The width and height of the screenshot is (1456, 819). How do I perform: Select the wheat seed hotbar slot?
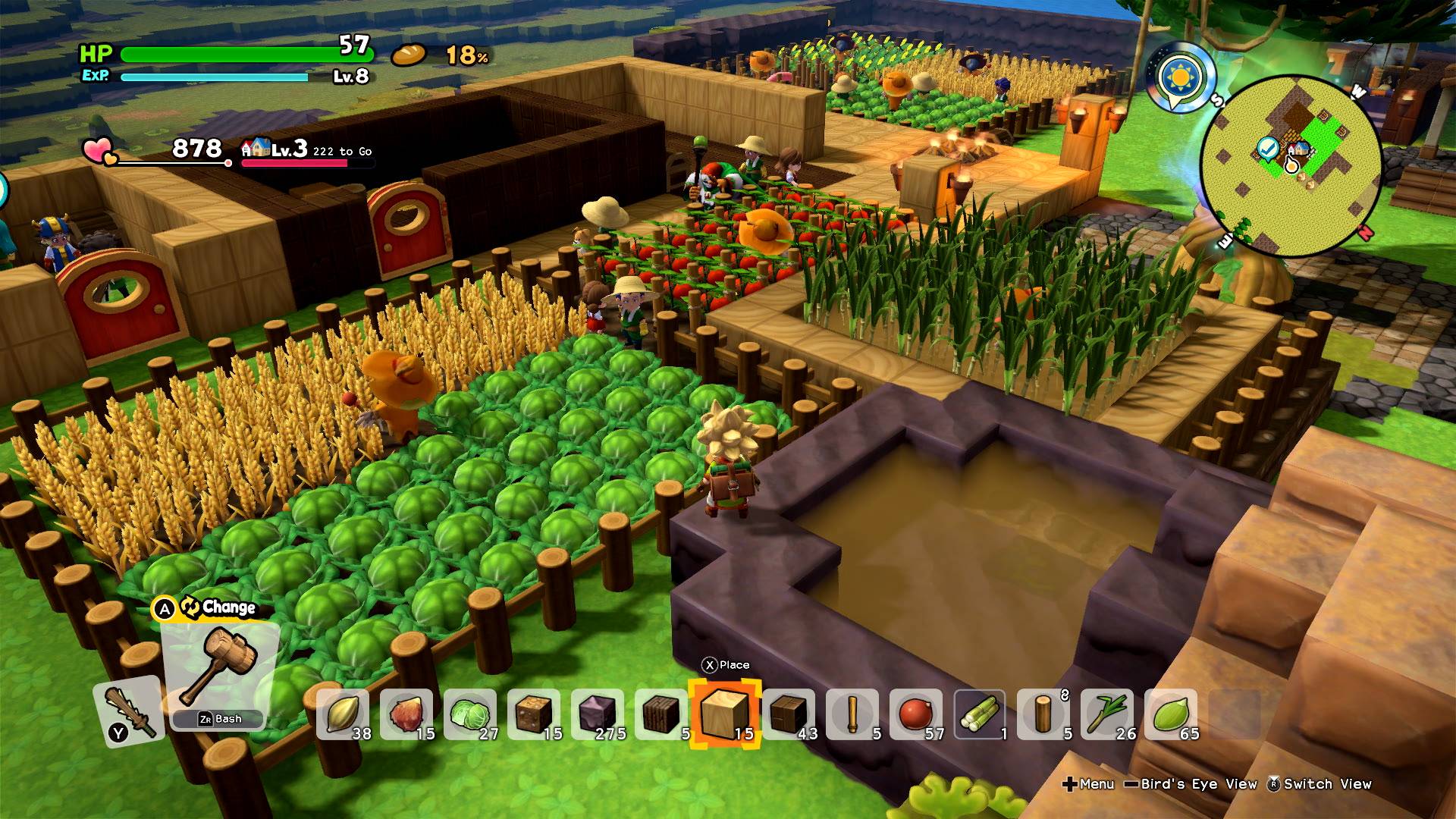[x=343, y=714]
